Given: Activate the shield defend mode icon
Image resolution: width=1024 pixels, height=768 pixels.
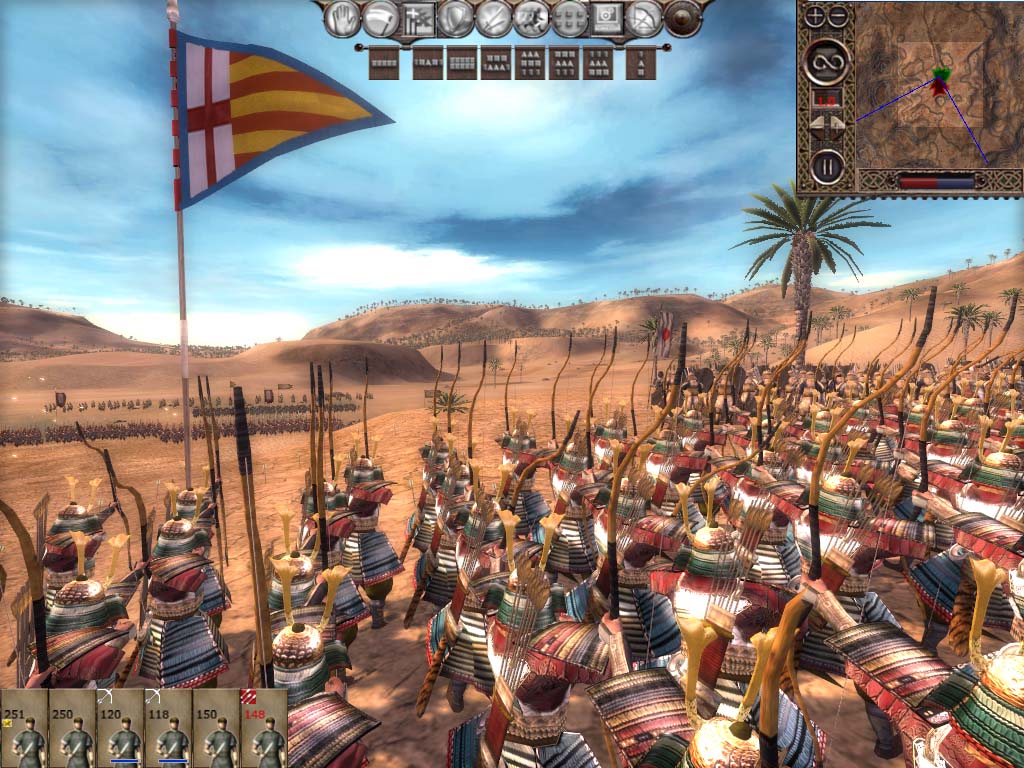Looking at the screenshot, I should coord(456,18).
